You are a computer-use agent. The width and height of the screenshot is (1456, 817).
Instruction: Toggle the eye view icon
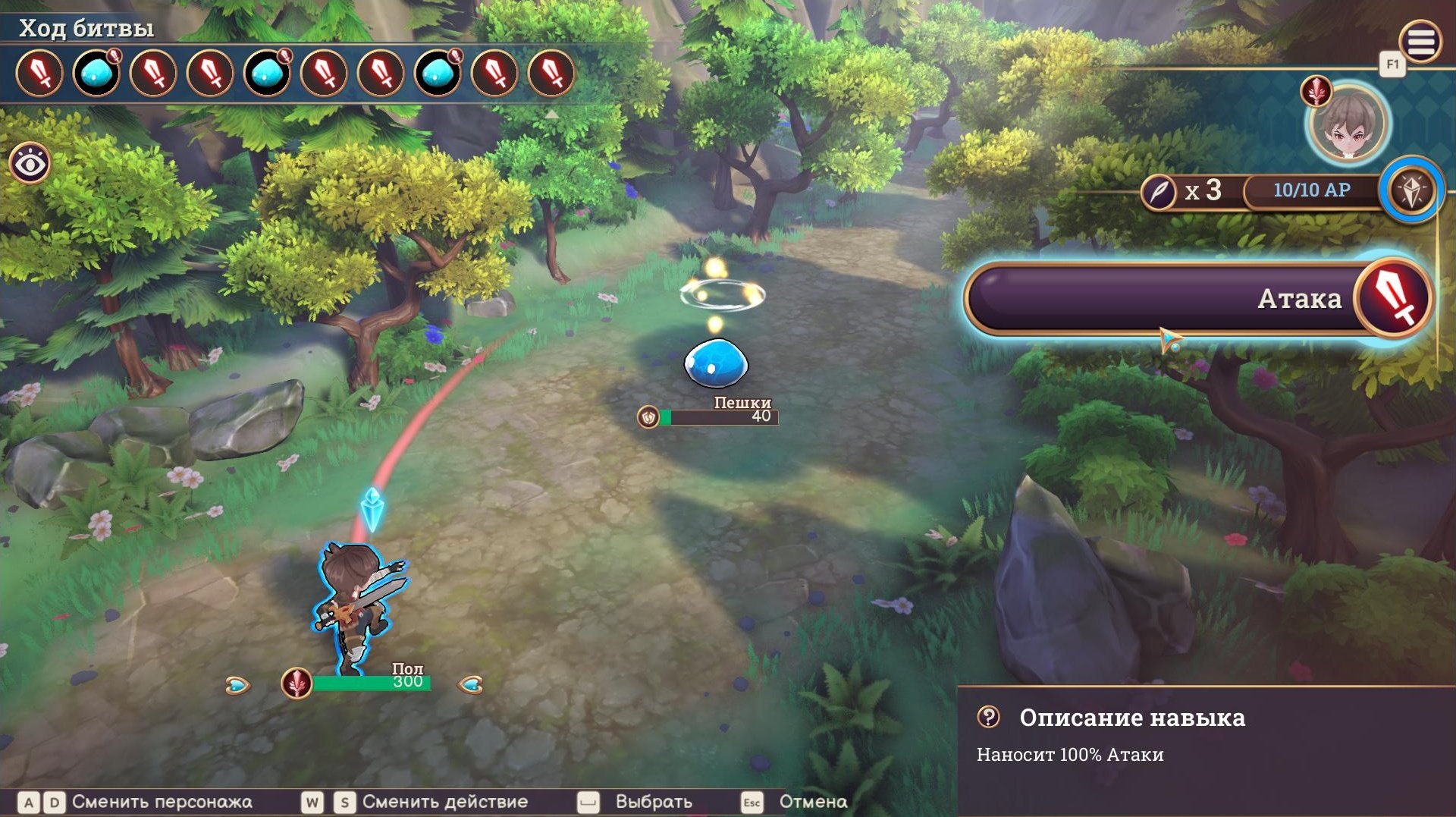coord(30,163)
